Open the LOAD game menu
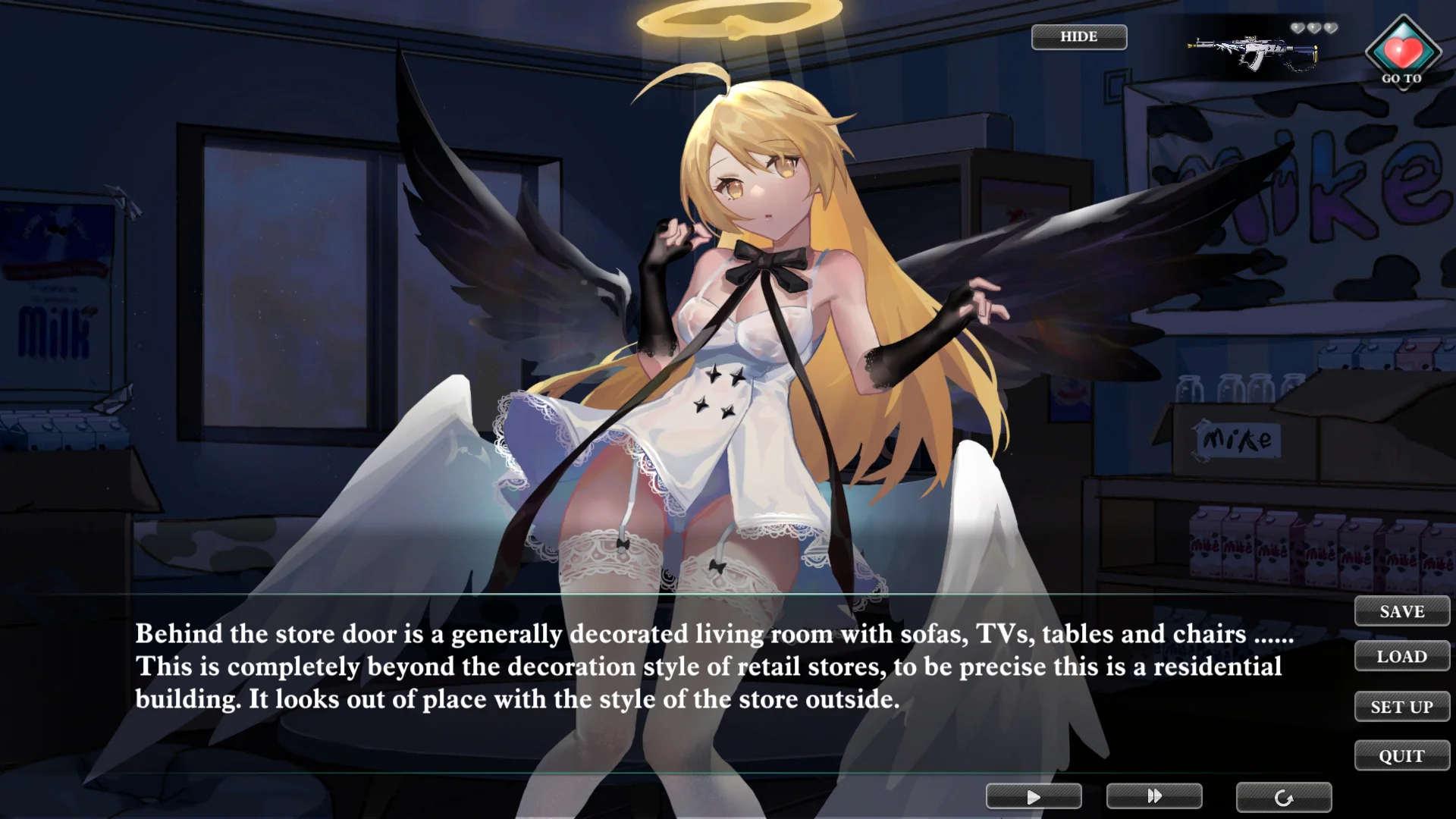 coord(1401,657)
